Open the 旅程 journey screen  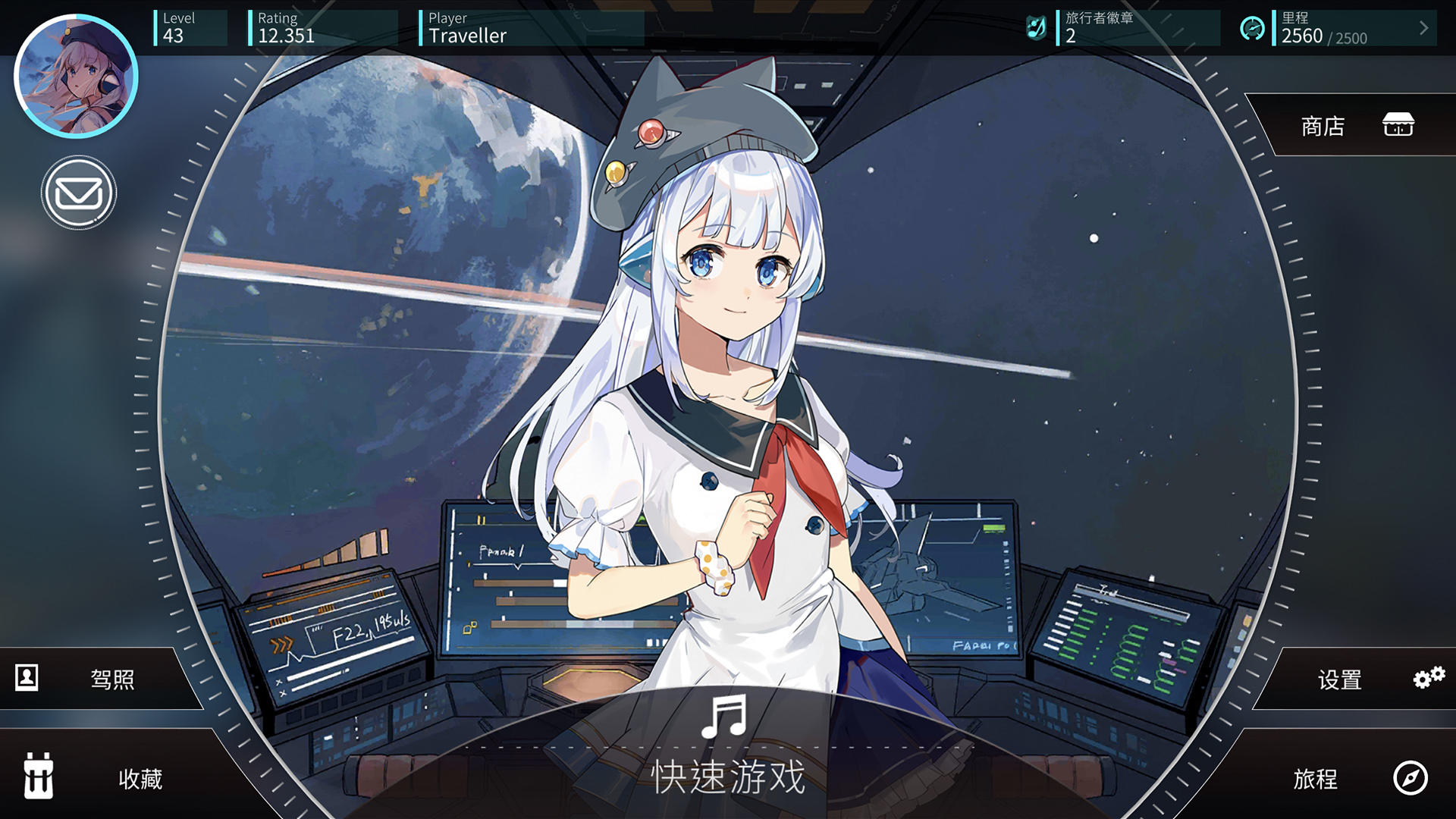1316,780
